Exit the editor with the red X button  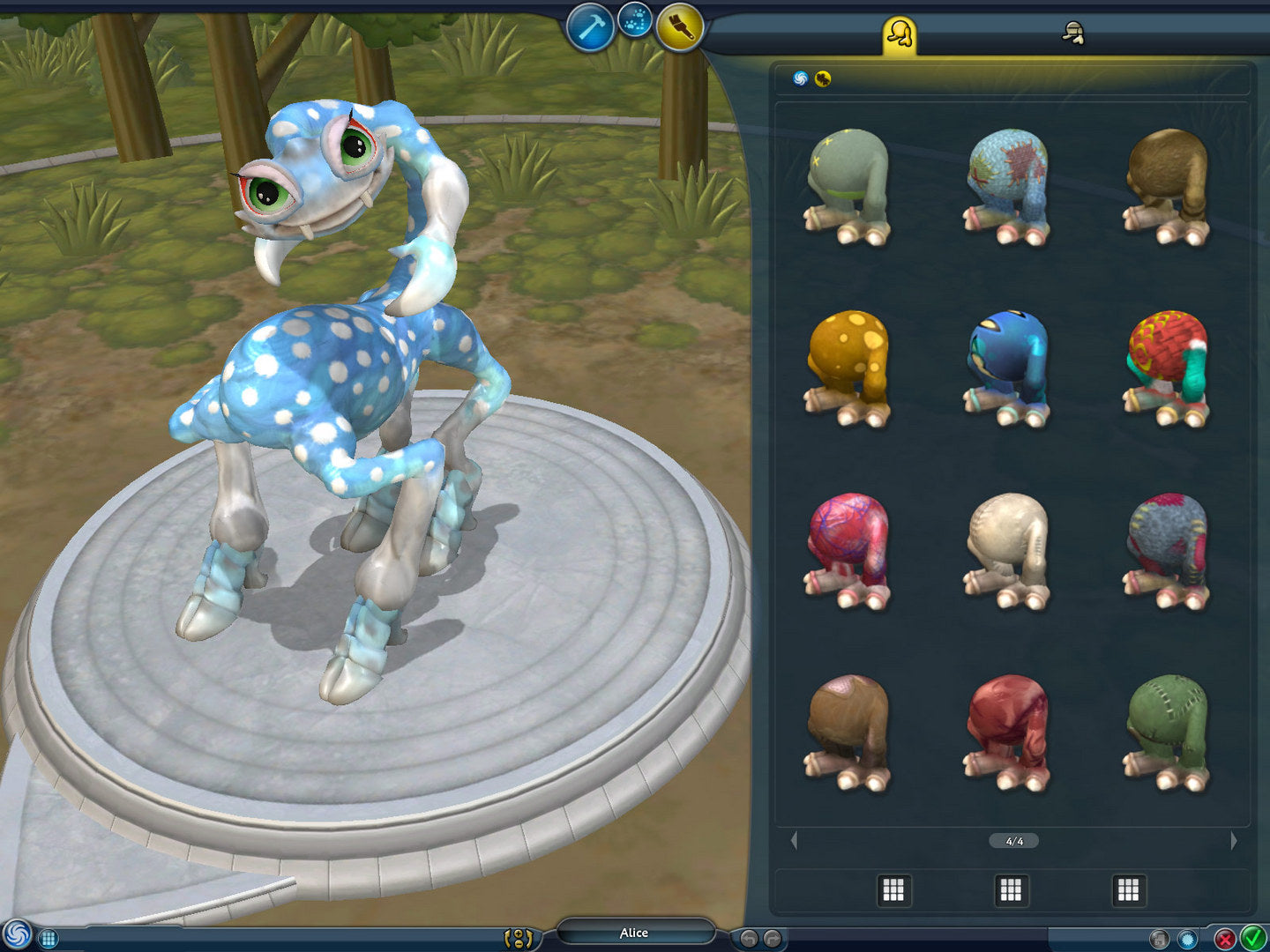point(1225,939)
